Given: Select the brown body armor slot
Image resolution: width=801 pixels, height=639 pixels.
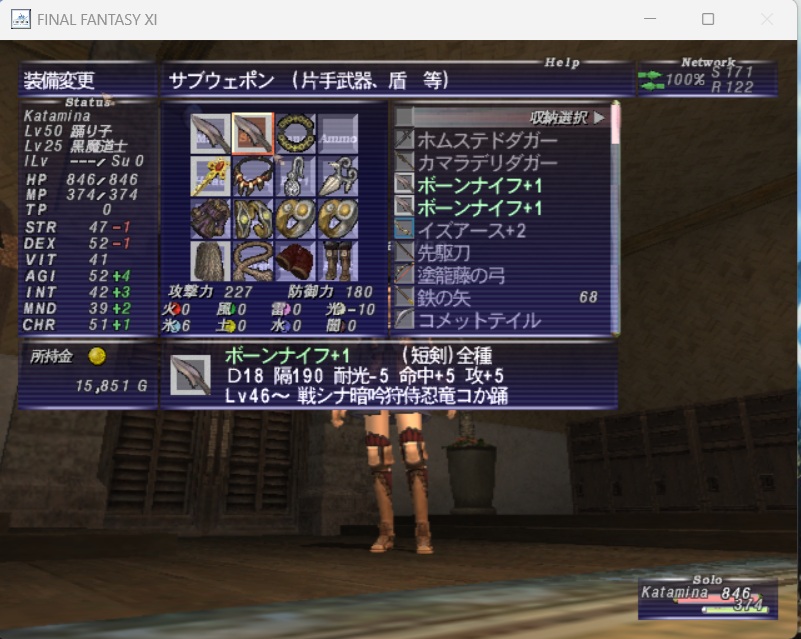Looking at the screenshot, I should tap(210, 218).
